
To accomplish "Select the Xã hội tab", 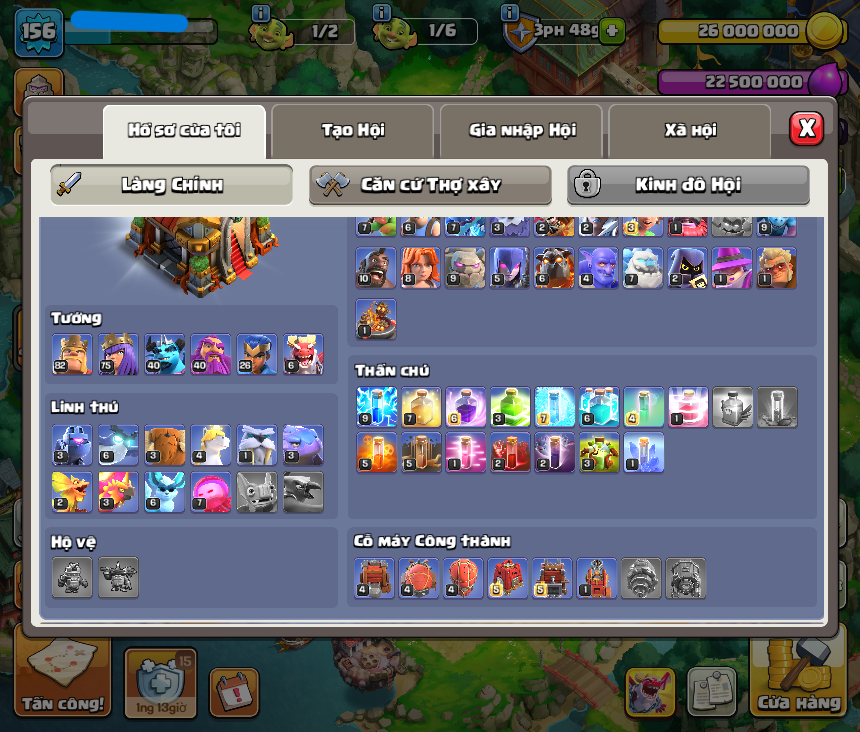I will click(689, 130).
